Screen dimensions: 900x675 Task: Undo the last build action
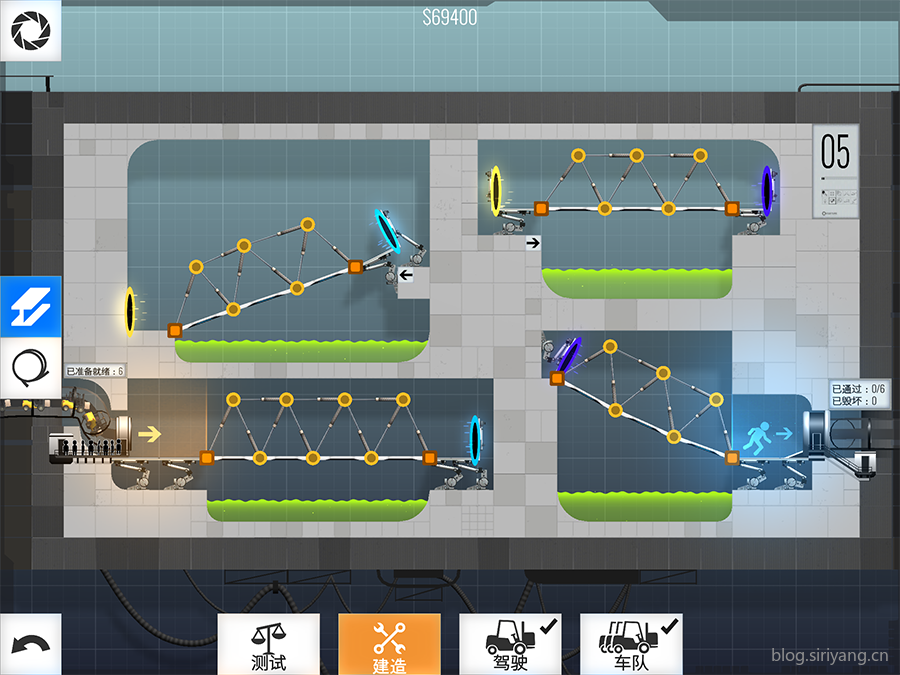tap(30, 644)
